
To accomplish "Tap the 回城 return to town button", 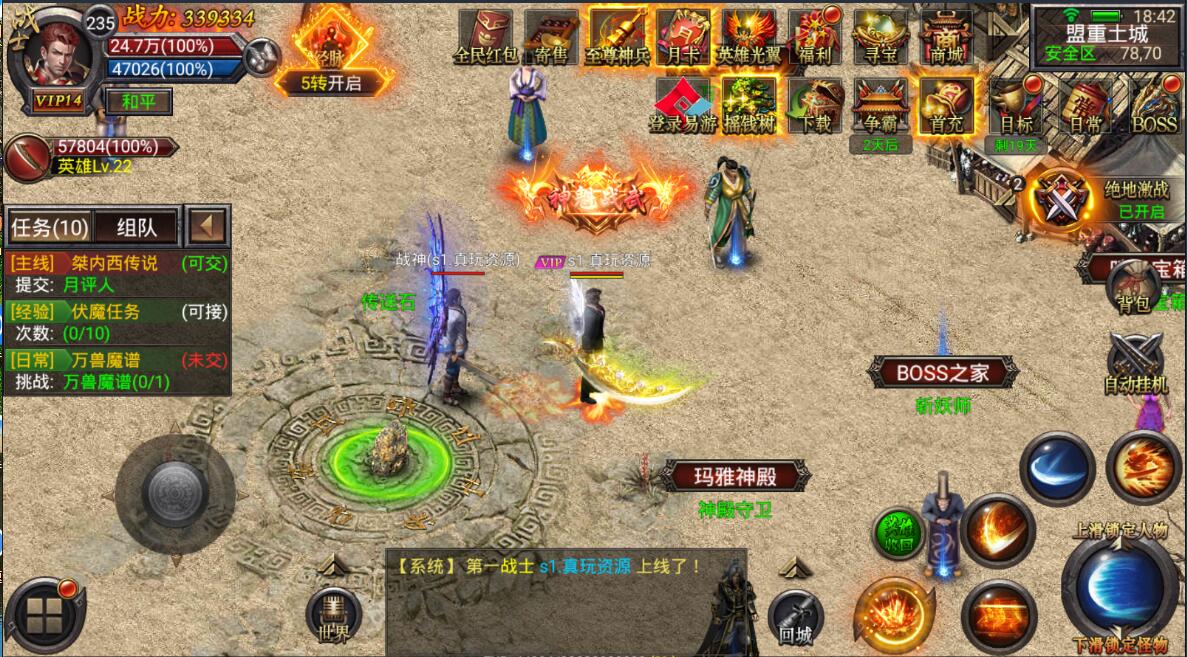I will coord(795,617).
